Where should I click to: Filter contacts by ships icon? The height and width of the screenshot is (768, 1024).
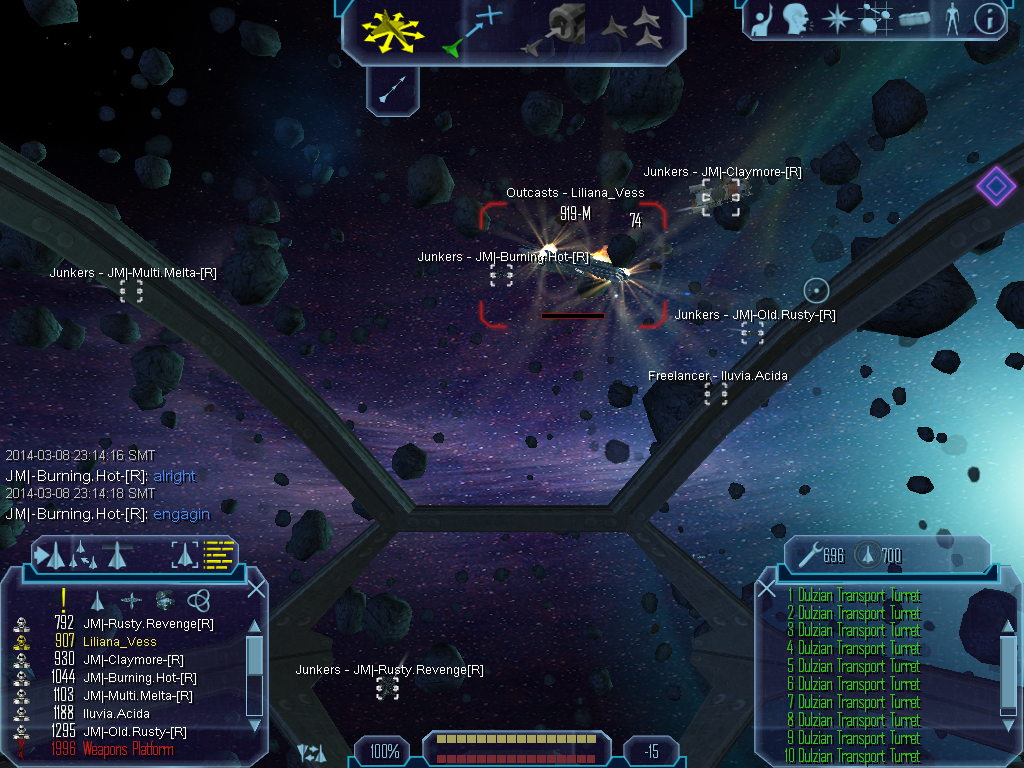(x=97, y=600)
